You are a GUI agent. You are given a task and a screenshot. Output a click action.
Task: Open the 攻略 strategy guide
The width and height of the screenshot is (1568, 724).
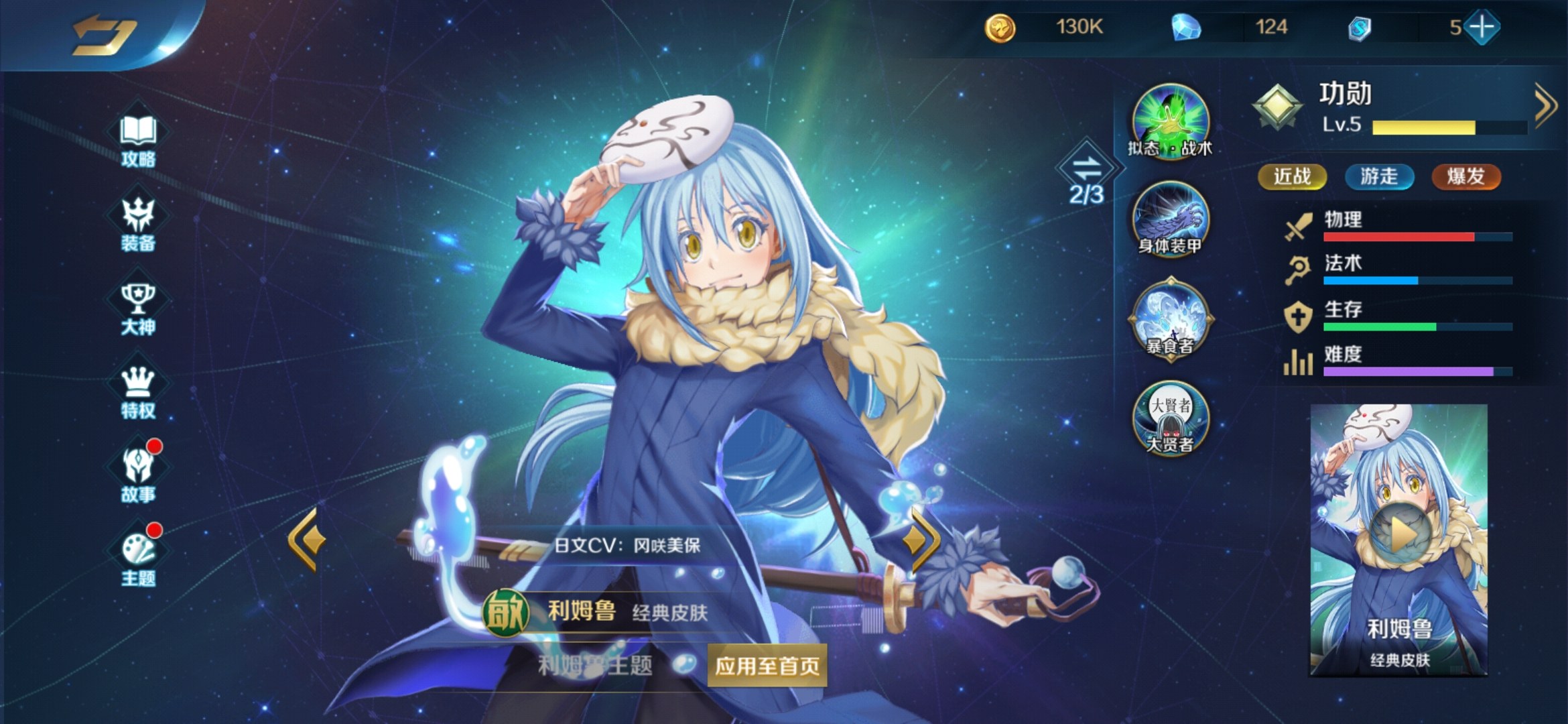(x=138, y=140)
